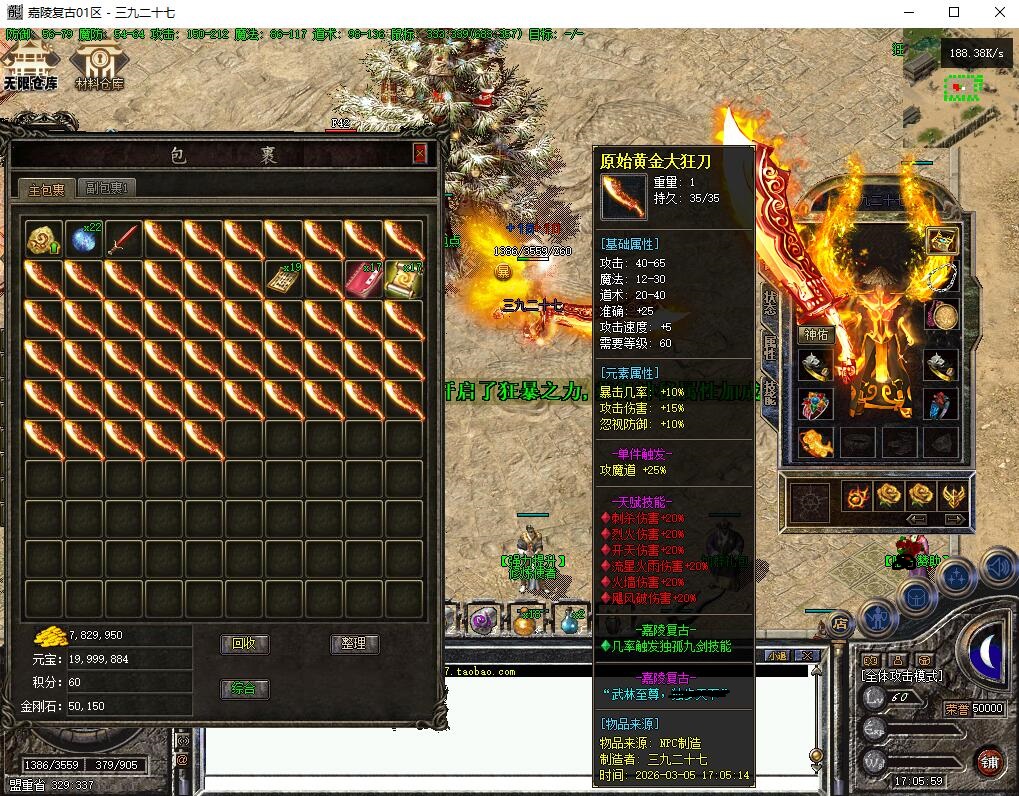Open the 店 store button
Screen dimensions: 1019x796
coord(840,623)
